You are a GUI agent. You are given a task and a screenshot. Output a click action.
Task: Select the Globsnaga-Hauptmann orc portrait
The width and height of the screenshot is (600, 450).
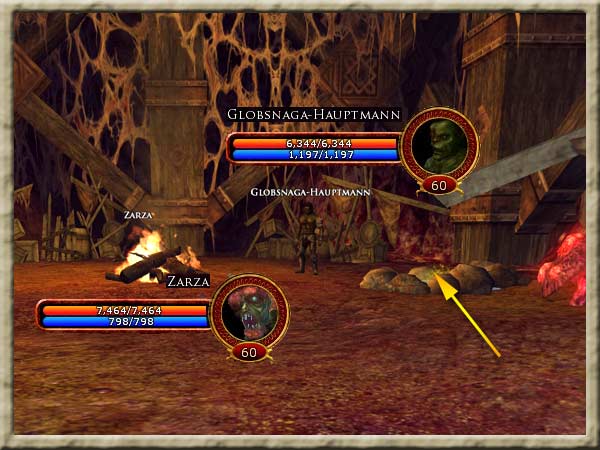pos(439,145)
